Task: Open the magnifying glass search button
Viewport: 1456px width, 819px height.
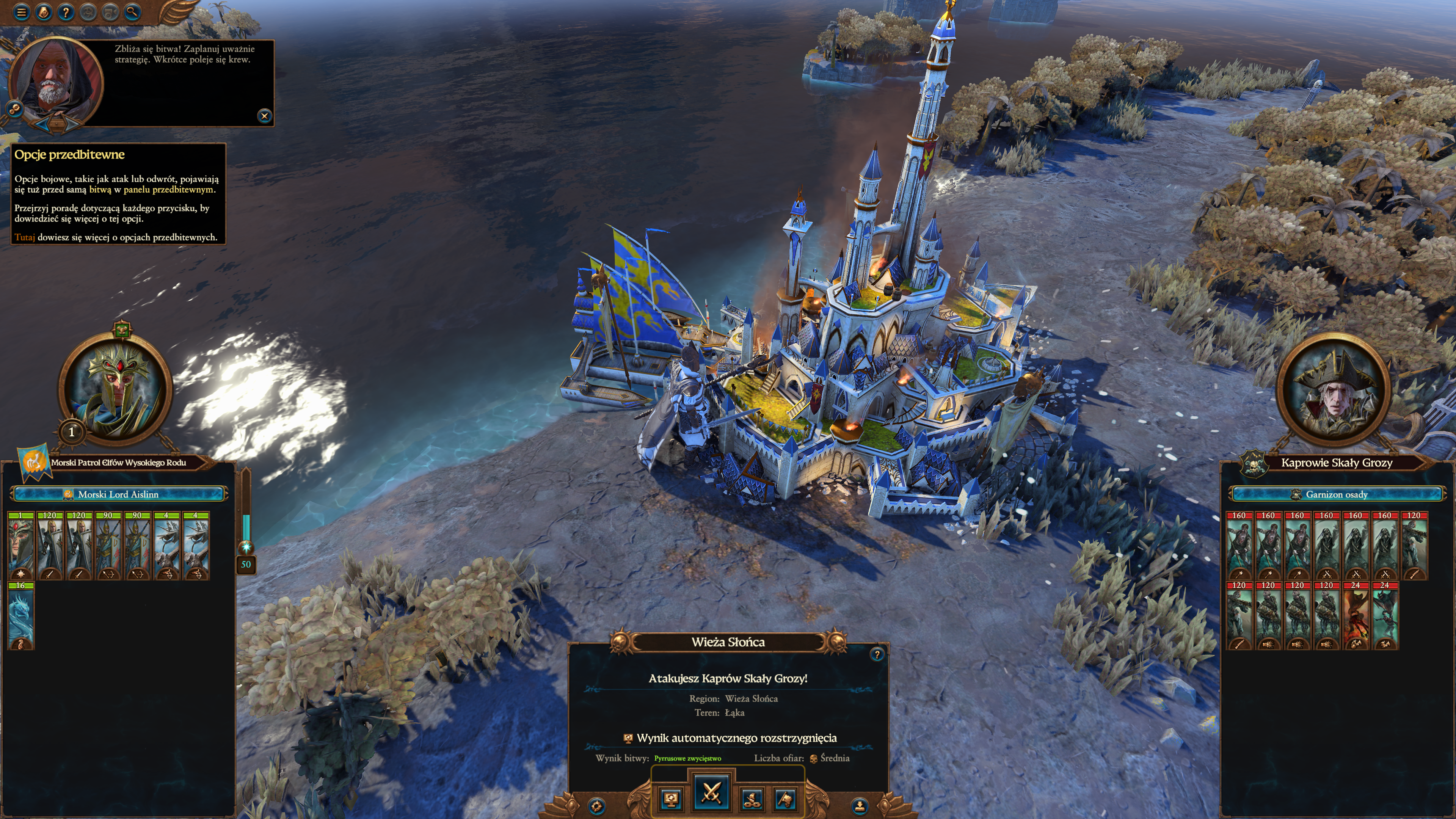Action: (132, 12)
